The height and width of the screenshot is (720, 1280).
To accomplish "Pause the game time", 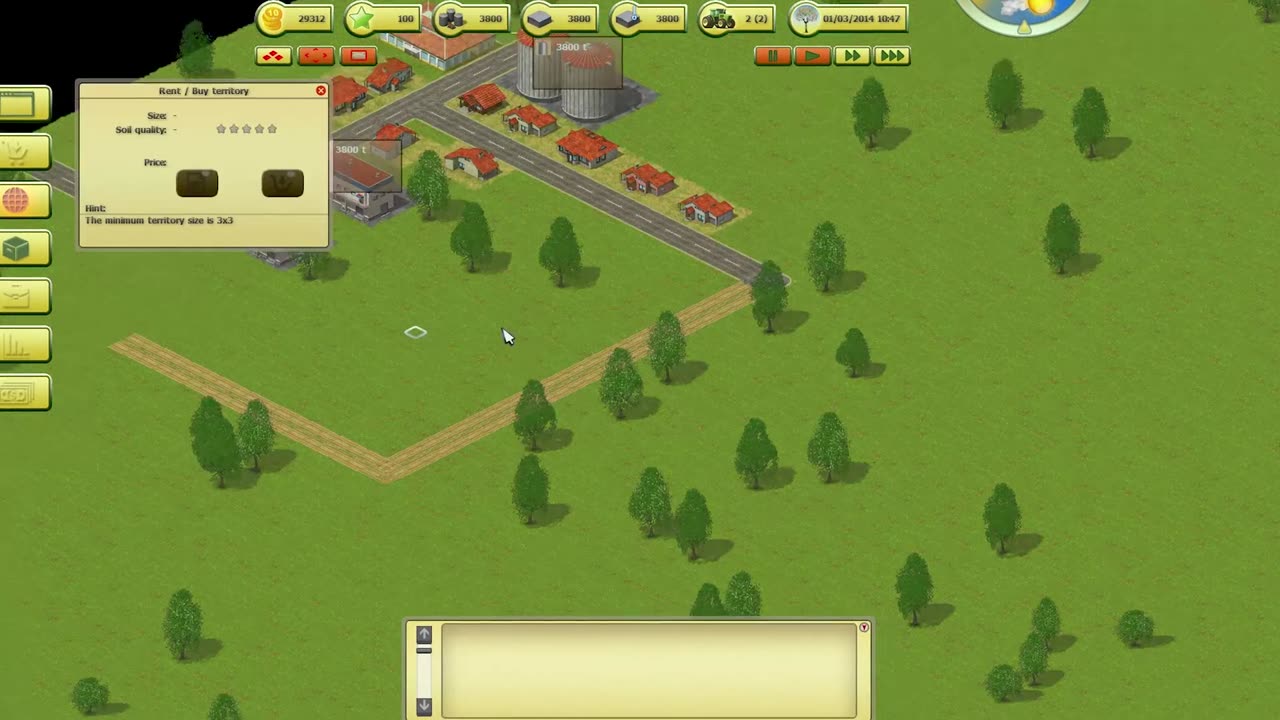I will 772,56.
